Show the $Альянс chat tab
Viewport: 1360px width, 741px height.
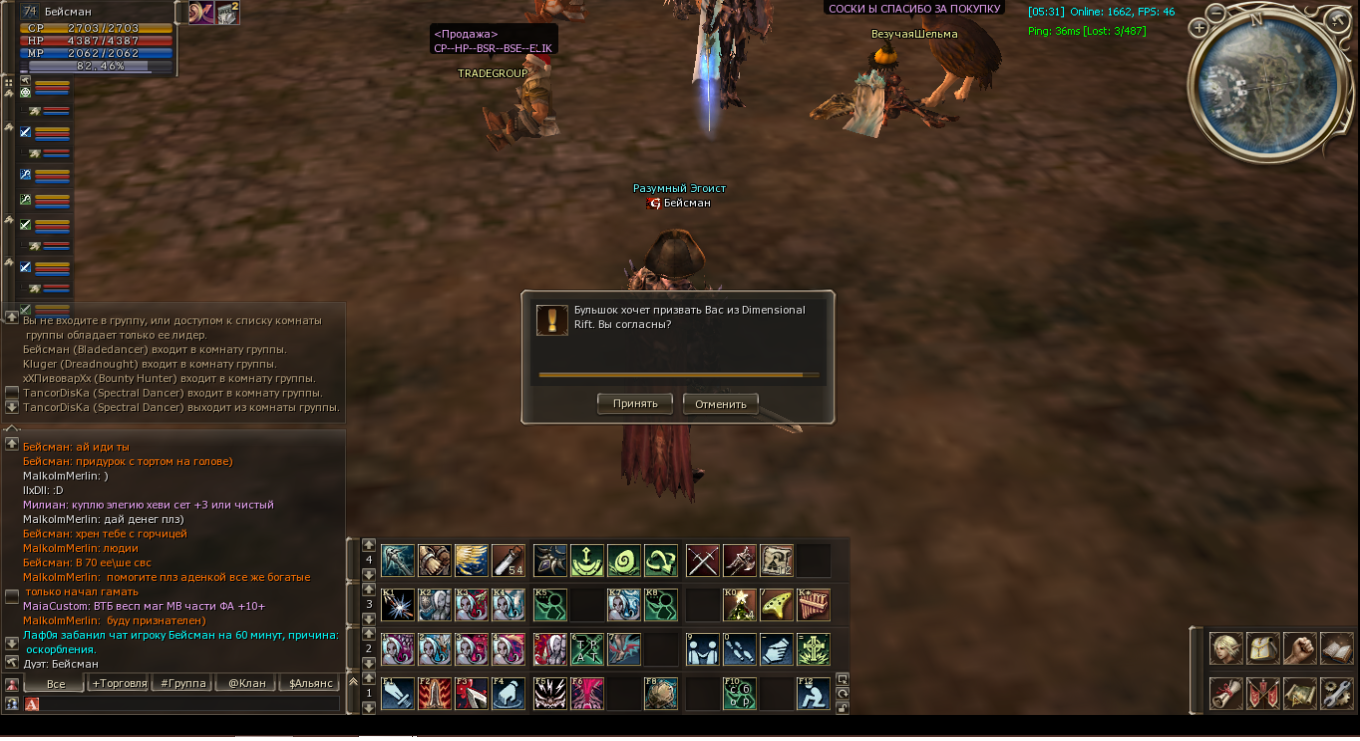[x=309, y=684]
